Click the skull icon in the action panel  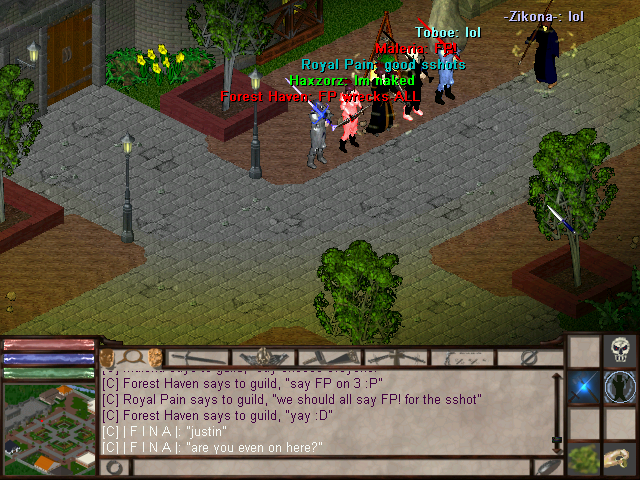coord(621,352)
